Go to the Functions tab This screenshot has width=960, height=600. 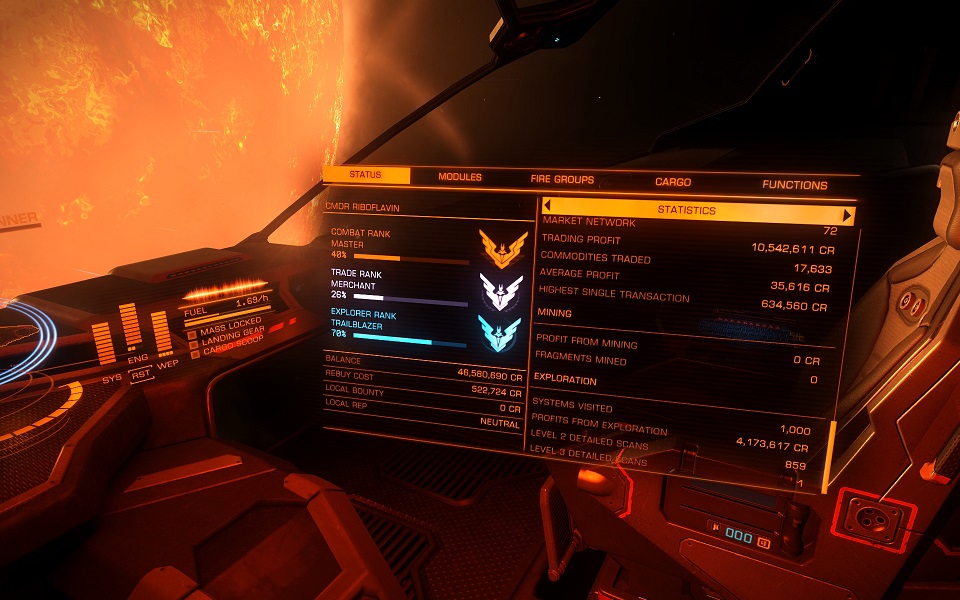(795, 185)
